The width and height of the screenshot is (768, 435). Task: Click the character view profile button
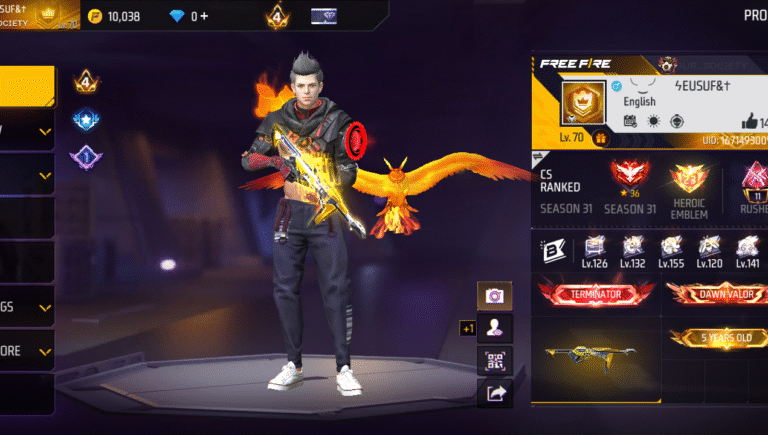494,327
